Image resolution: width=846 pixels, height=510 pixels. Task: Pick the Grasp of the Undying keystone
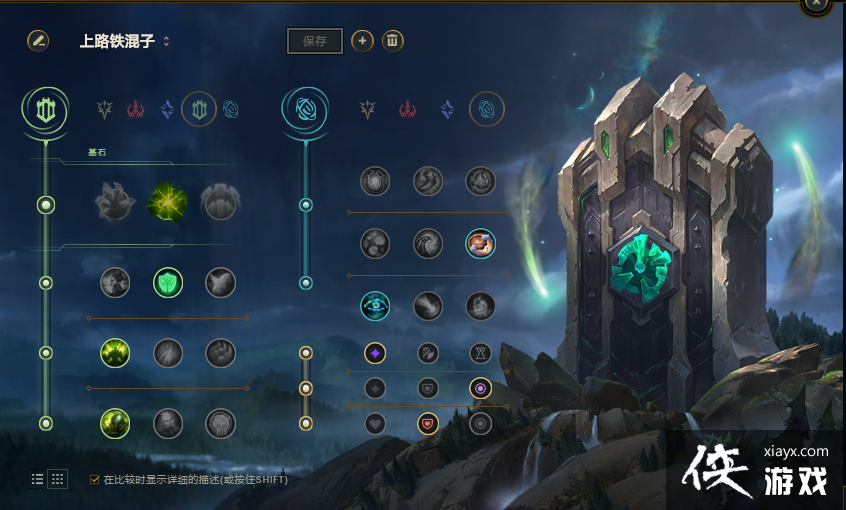115,203
